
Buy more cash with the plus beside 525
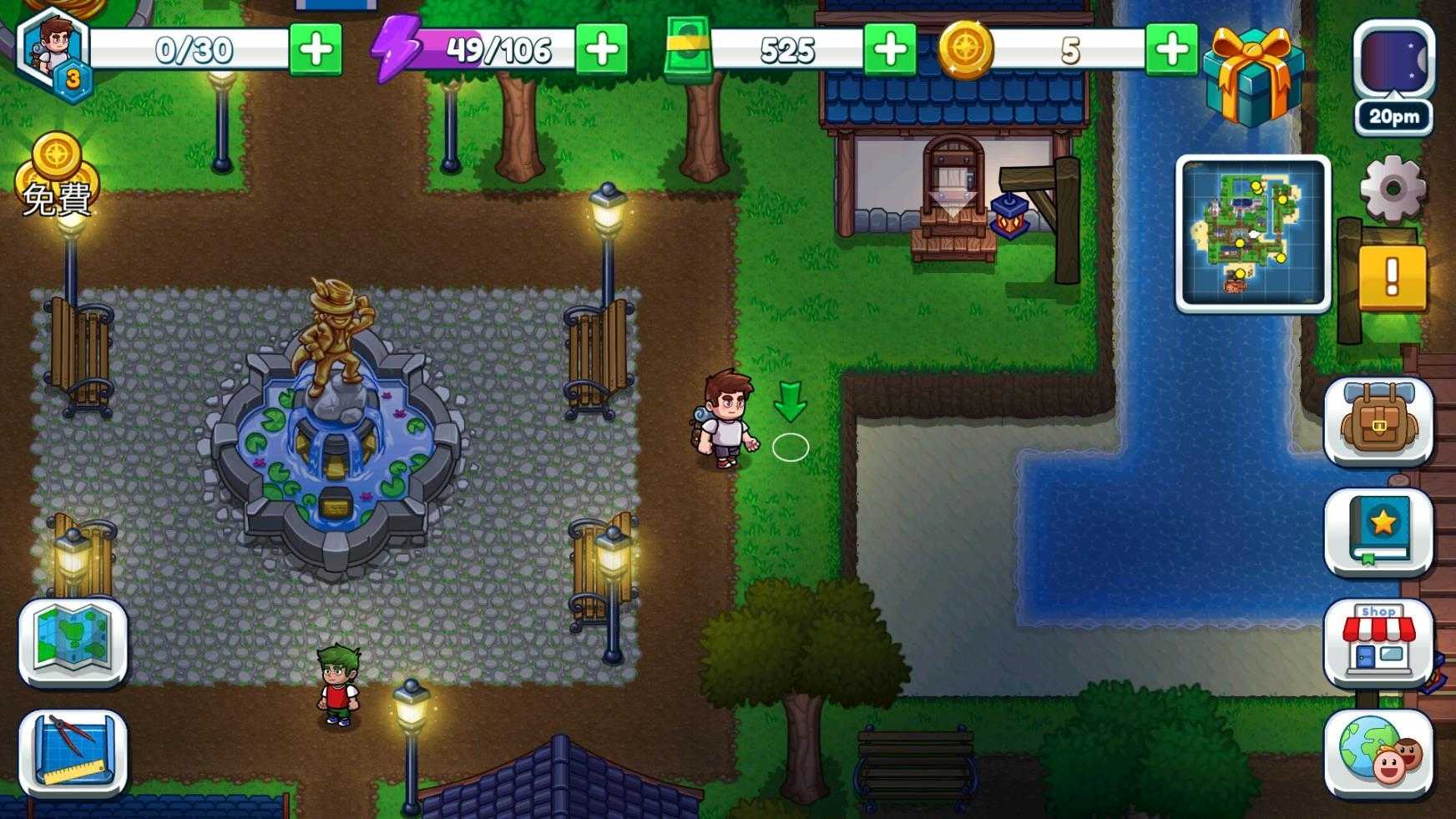point(889,50)
